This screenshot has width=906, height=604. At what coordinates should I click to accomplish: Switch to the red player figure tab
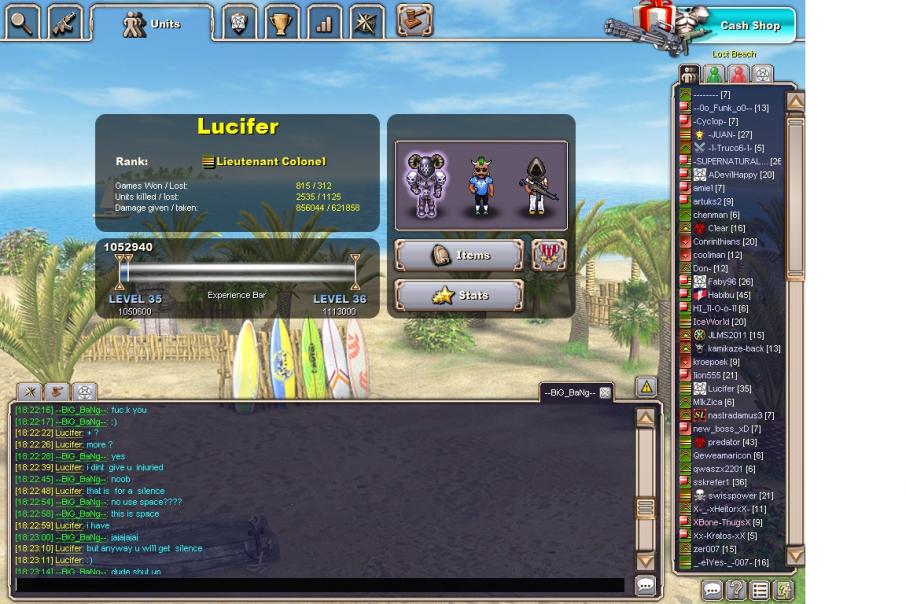click(x=738, y=74)
